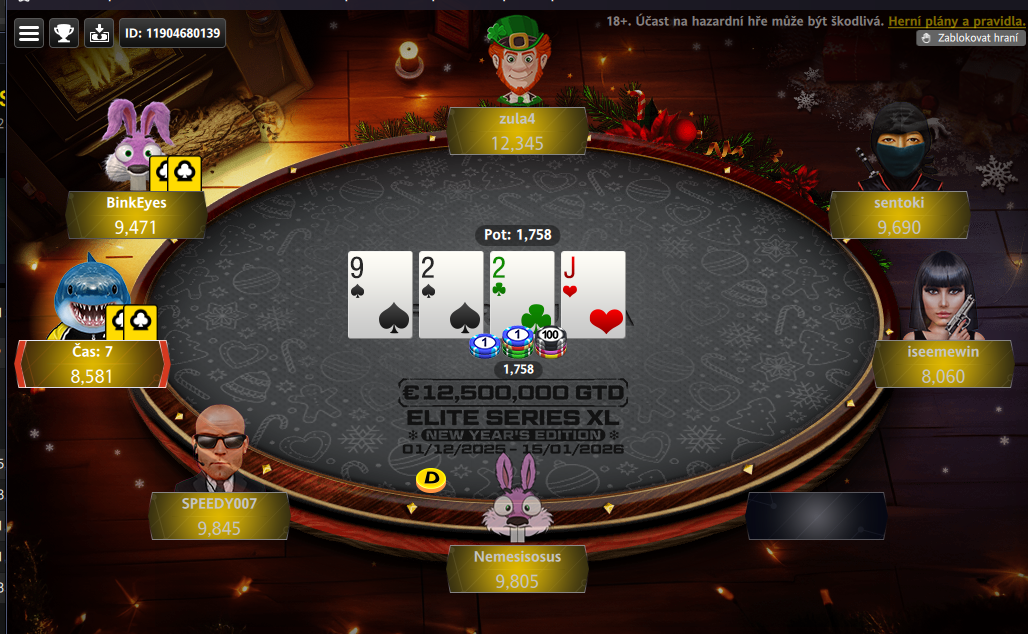Select player Nemesisosus's name plate
The width and height of the screenshot is (1028, 634).
click(x=517, y=568)
